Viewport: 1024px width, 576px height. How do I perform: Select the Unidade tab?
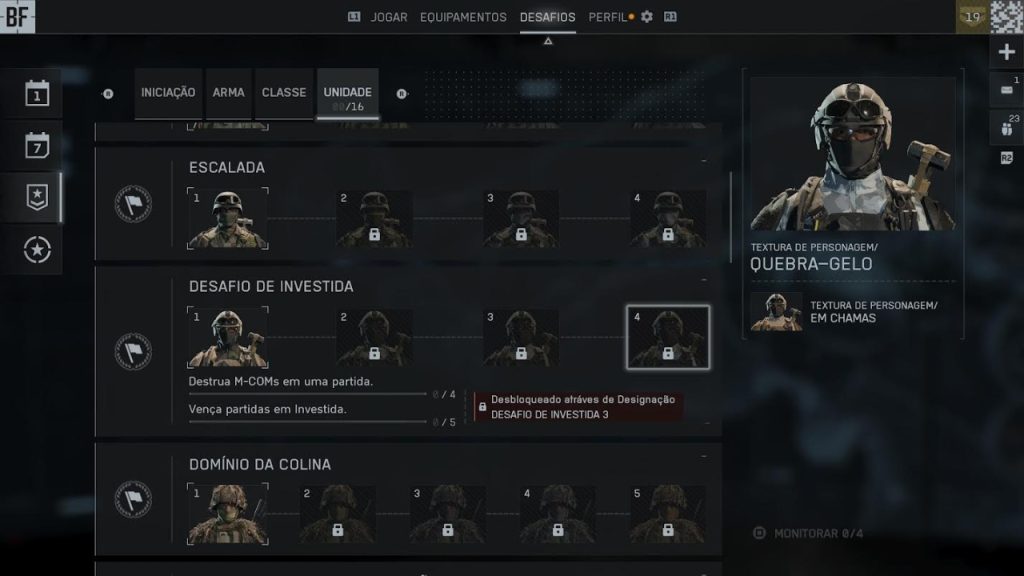[x=347, y=94]
